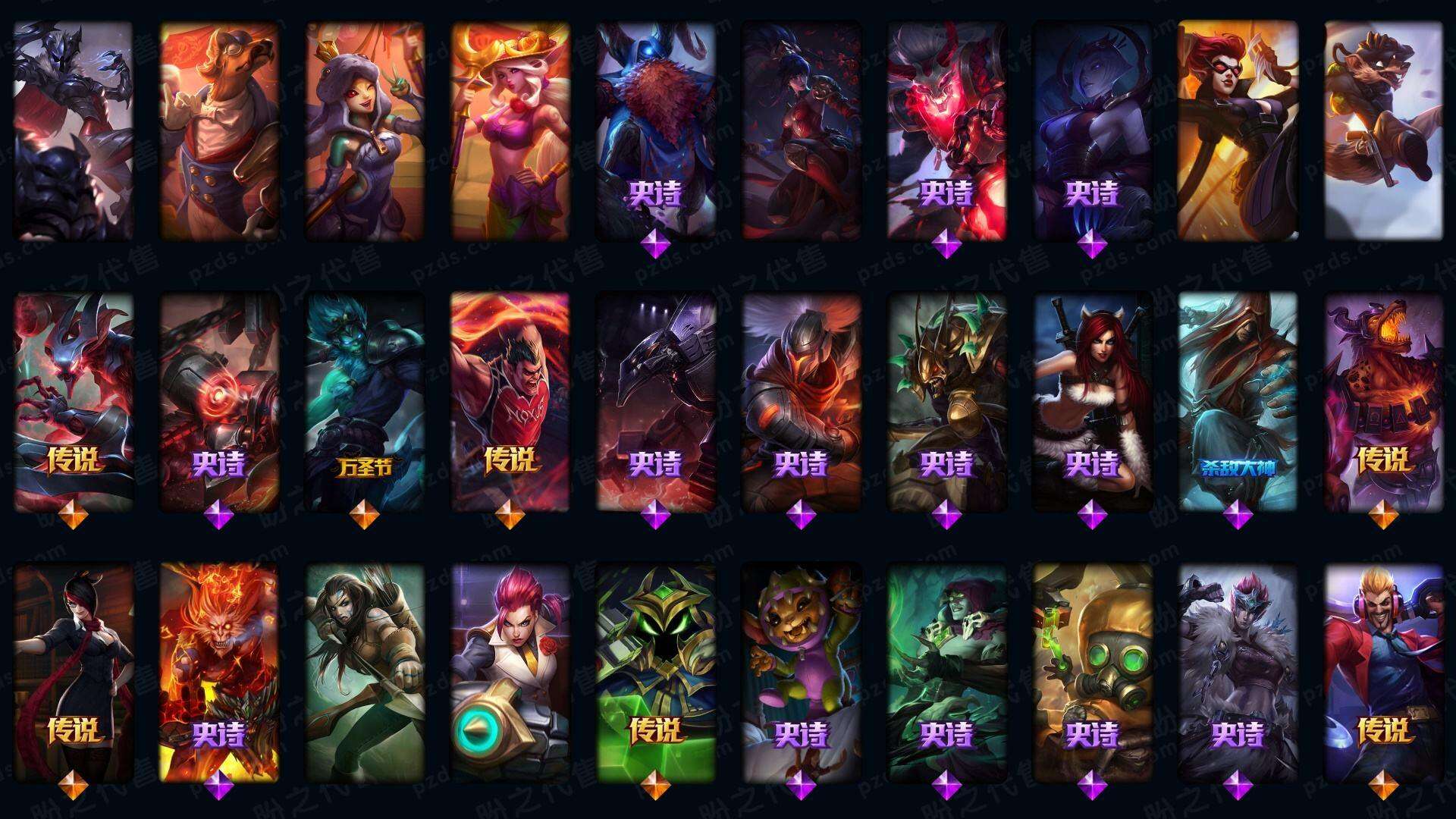
Task: Select the robot with glowing red eye skin
Action: coord(219,402)
